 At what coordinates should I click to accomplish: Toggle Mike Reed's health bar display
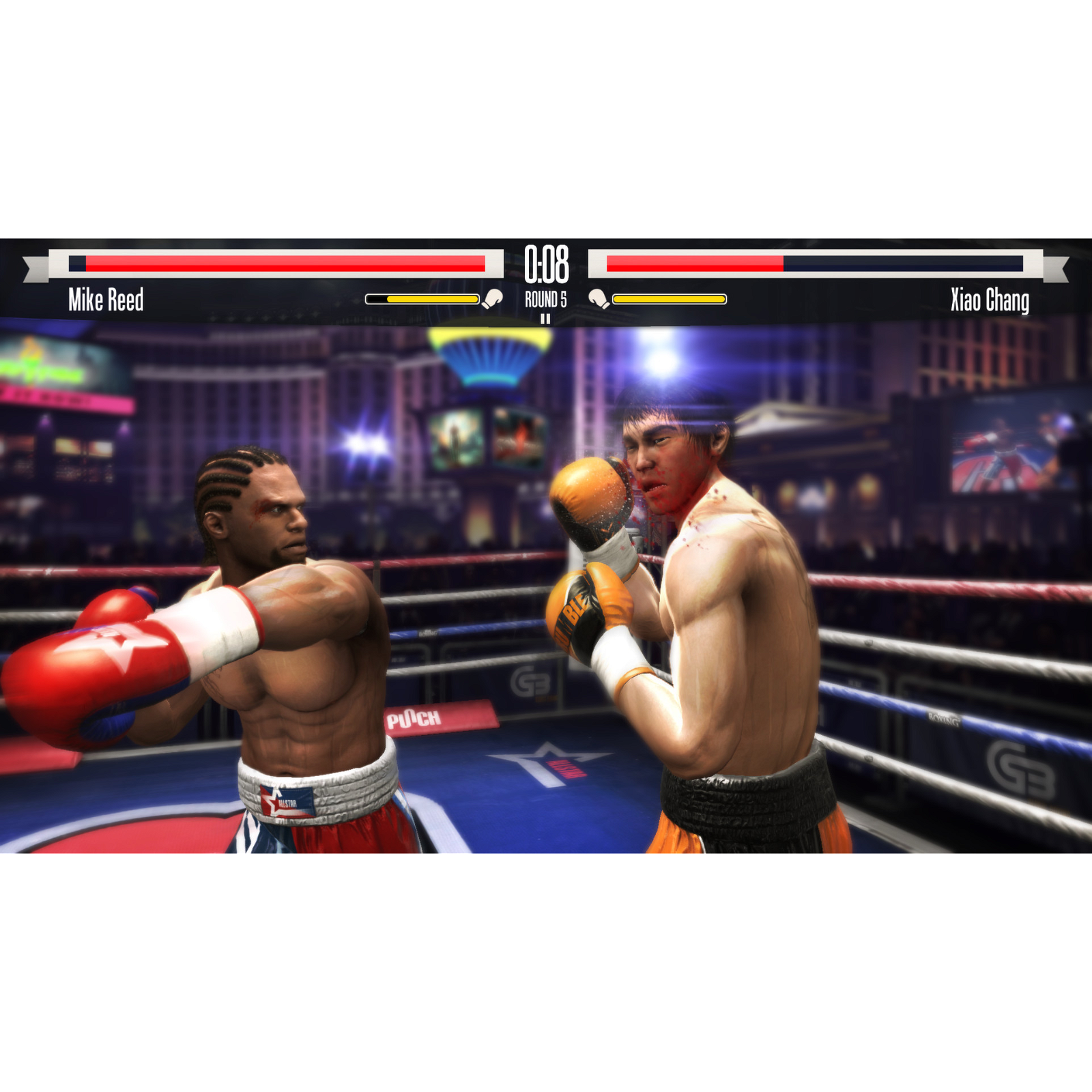point(273,263)
